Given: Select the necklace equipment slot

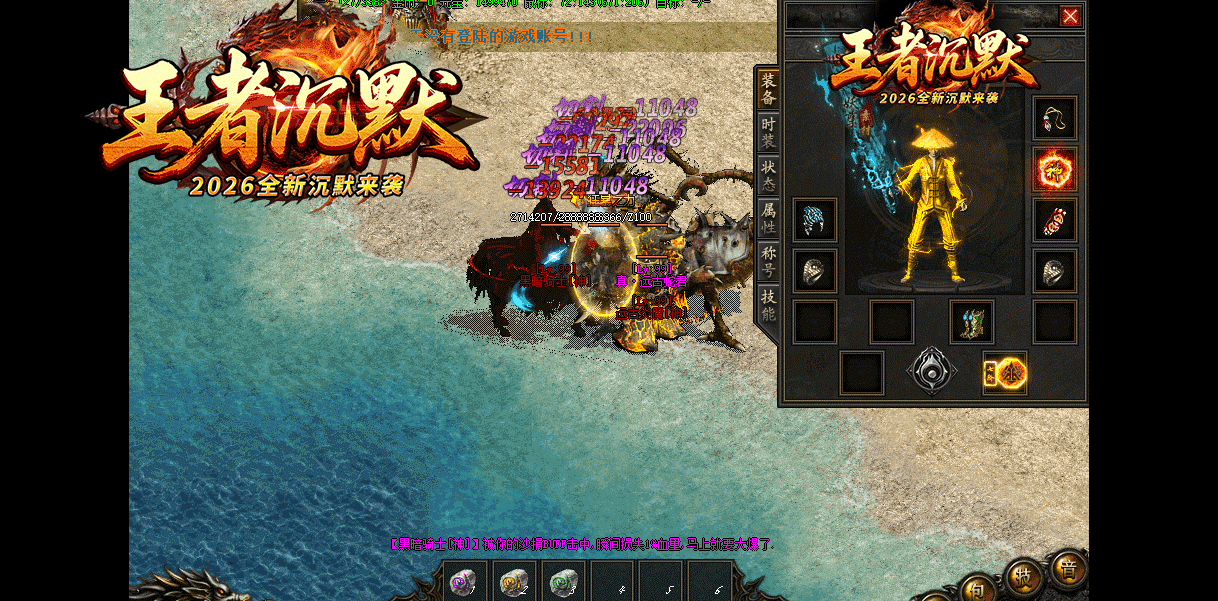Looking at the screenshot, I should (1055, 118).
